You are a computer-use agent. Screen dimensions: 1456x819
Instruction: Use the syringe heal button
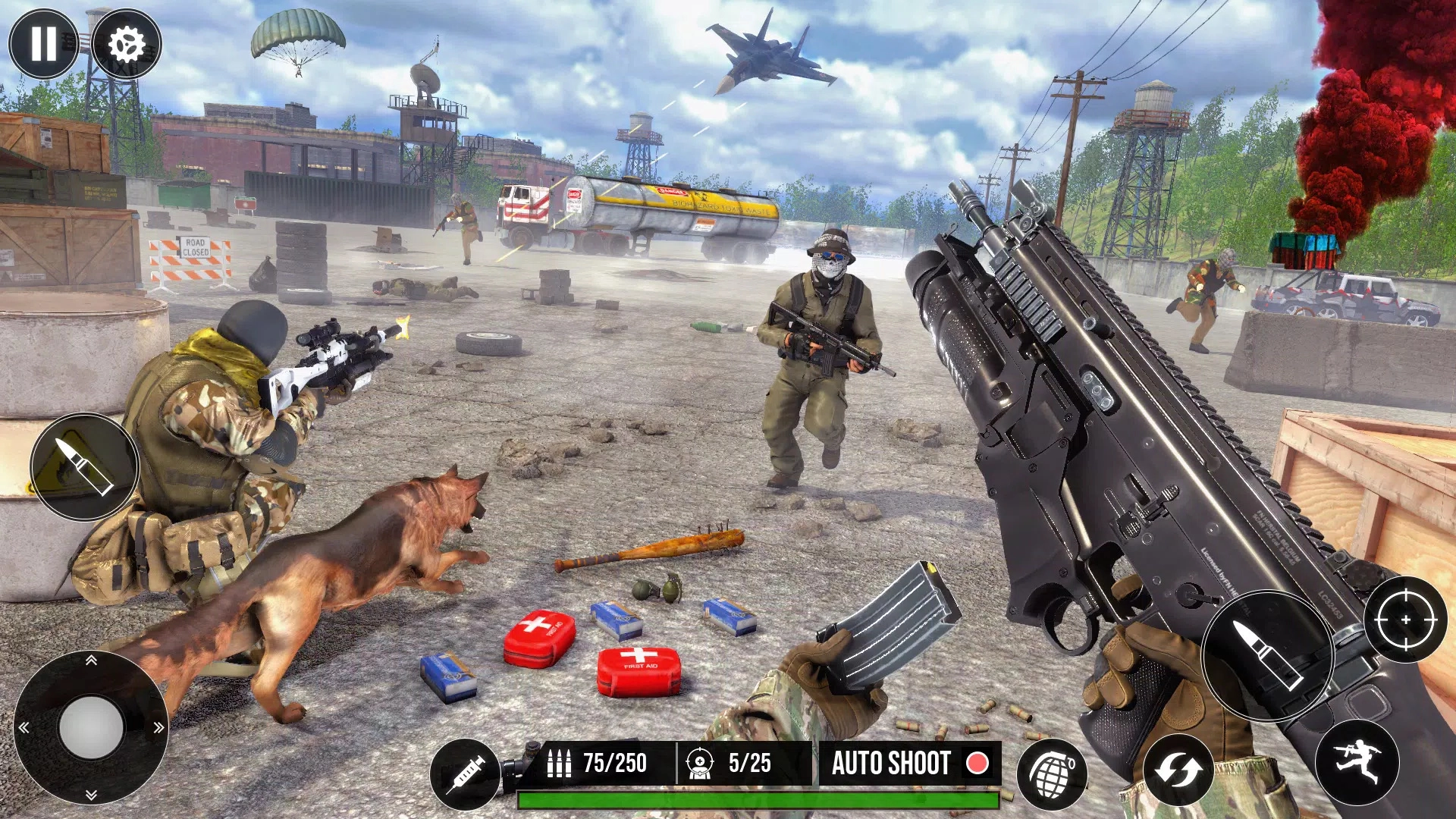(465, 774)
